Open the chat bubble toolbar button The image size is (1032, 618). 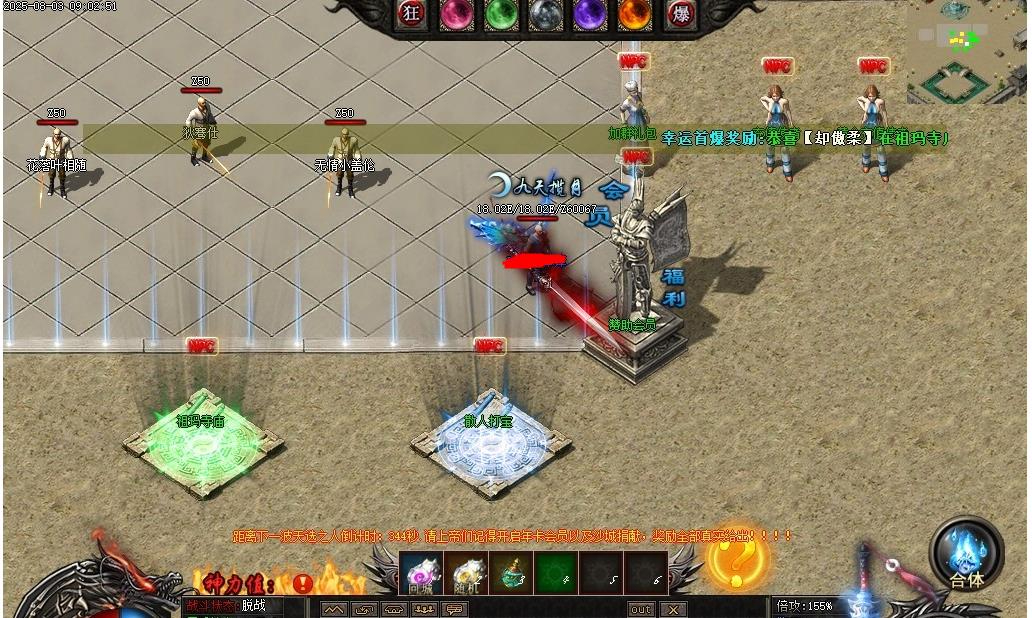(455, 609)
